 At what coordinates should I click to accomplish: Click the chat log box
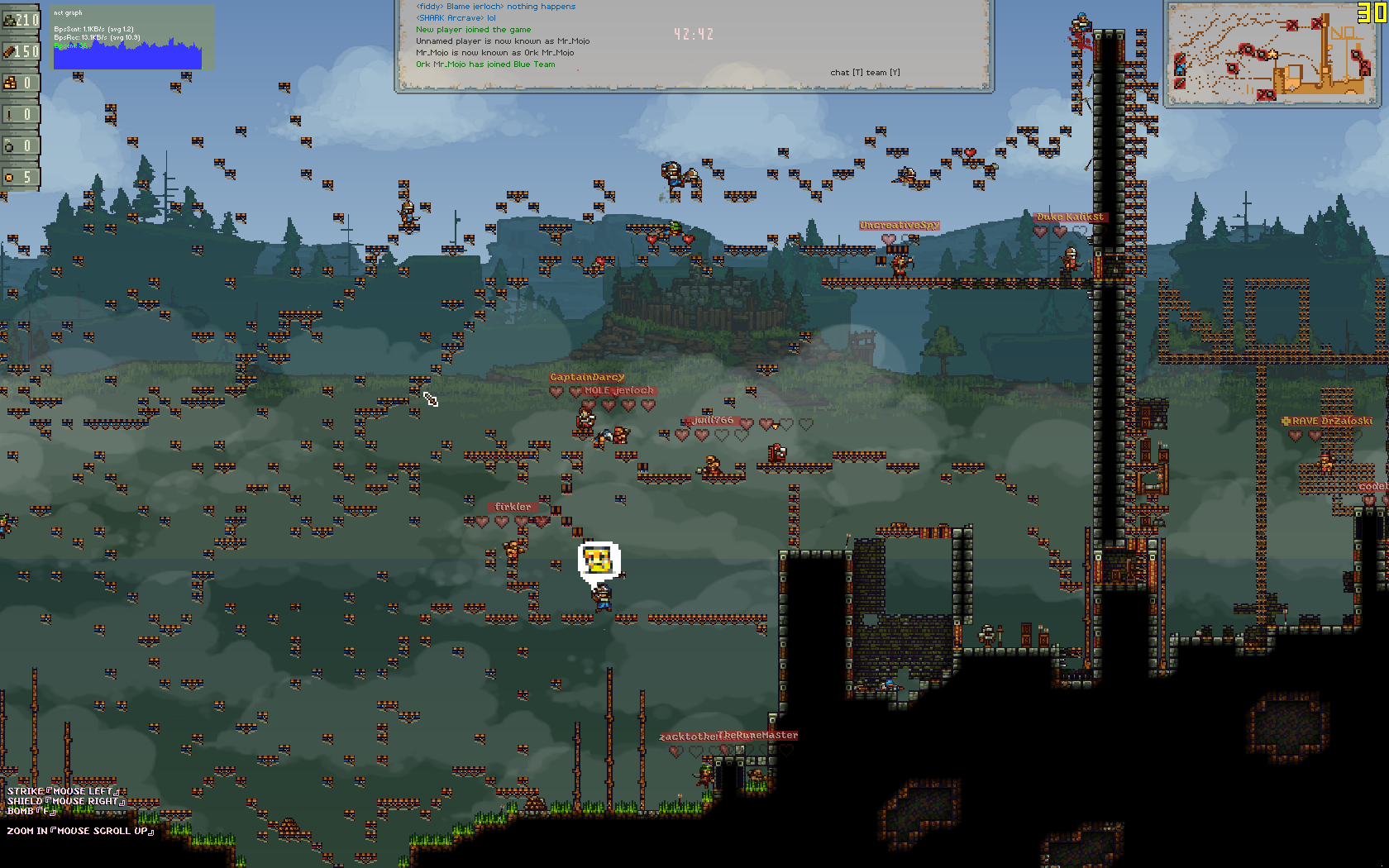(693, 45)
